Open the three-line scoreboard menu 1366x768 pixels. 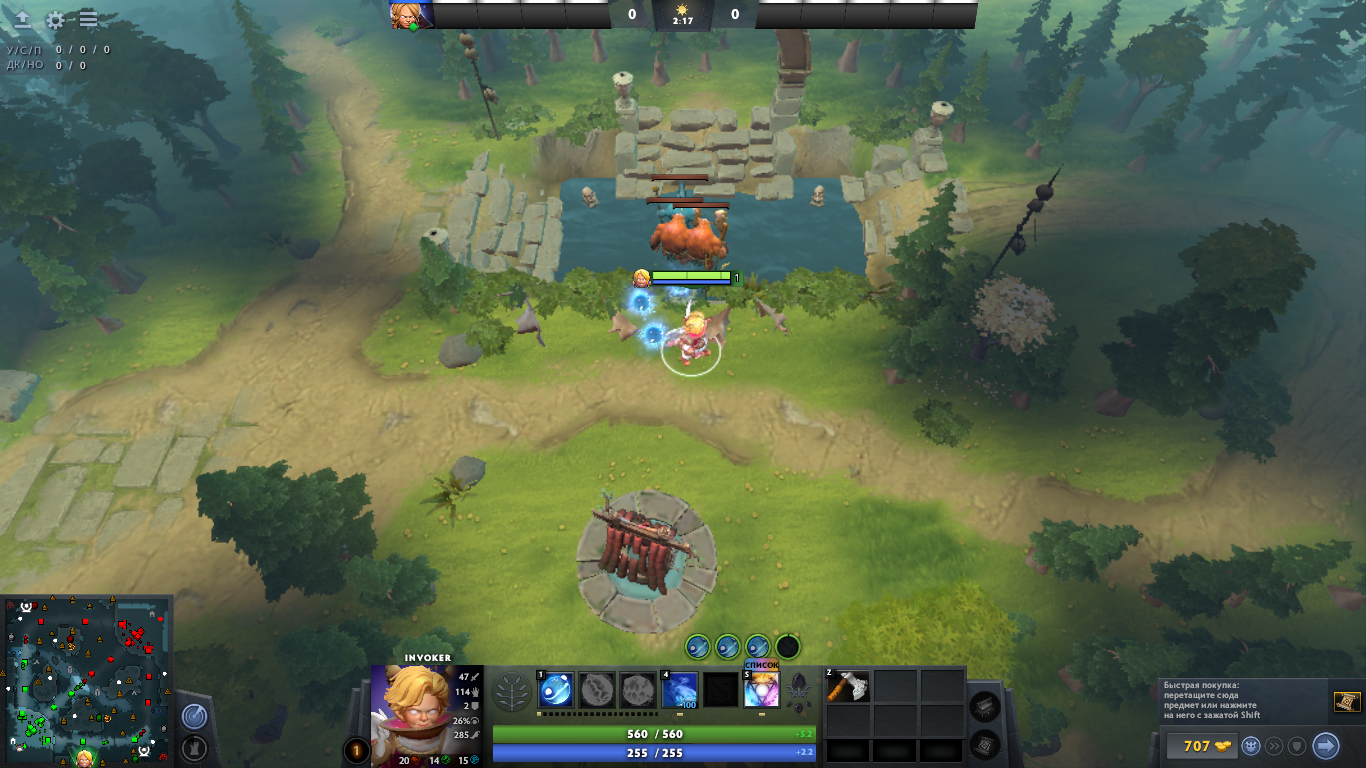click(88, 19)
